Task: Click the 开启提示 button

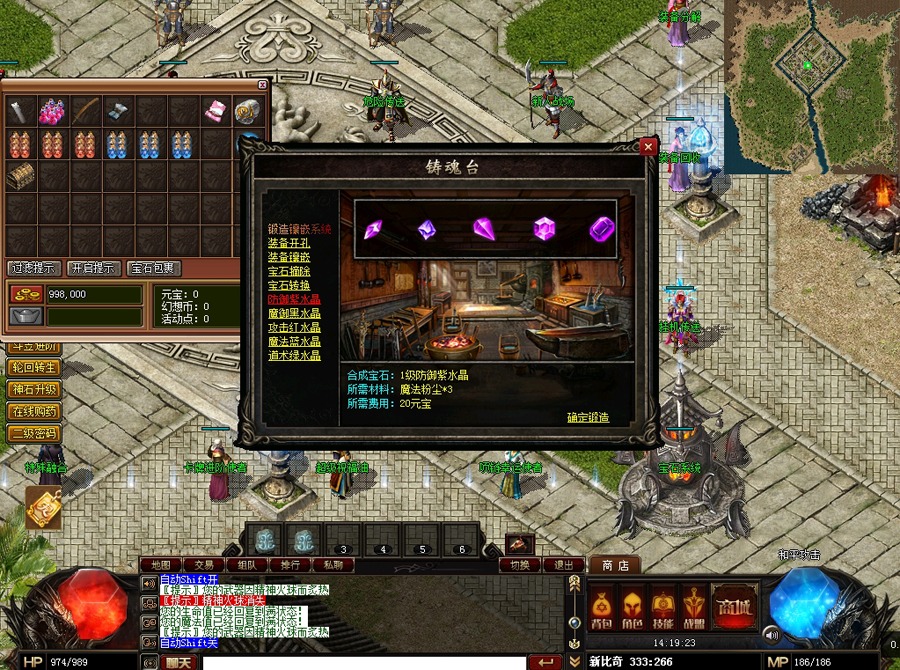Action: point(95,268)
